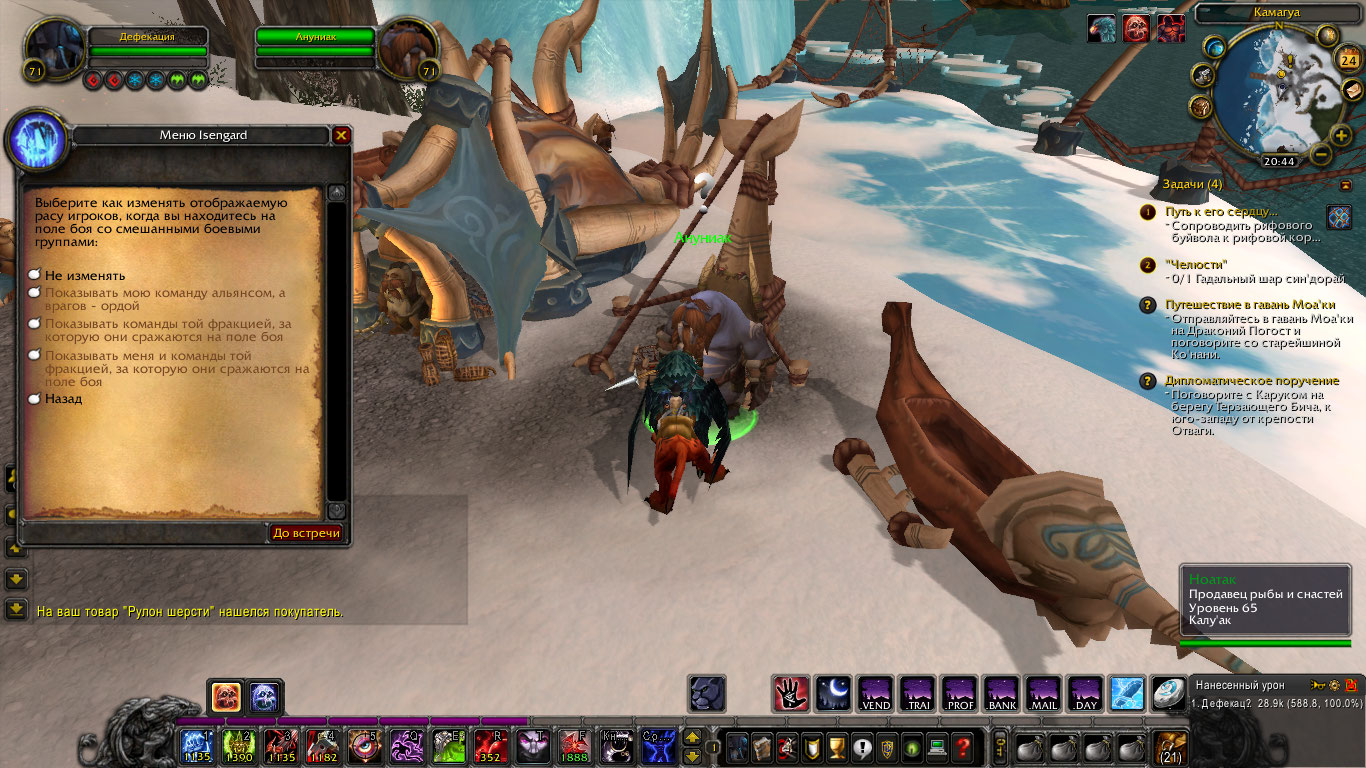The image size is (1366, 768).
Task: Open help with the red question mark
Action: pos(962,747)
